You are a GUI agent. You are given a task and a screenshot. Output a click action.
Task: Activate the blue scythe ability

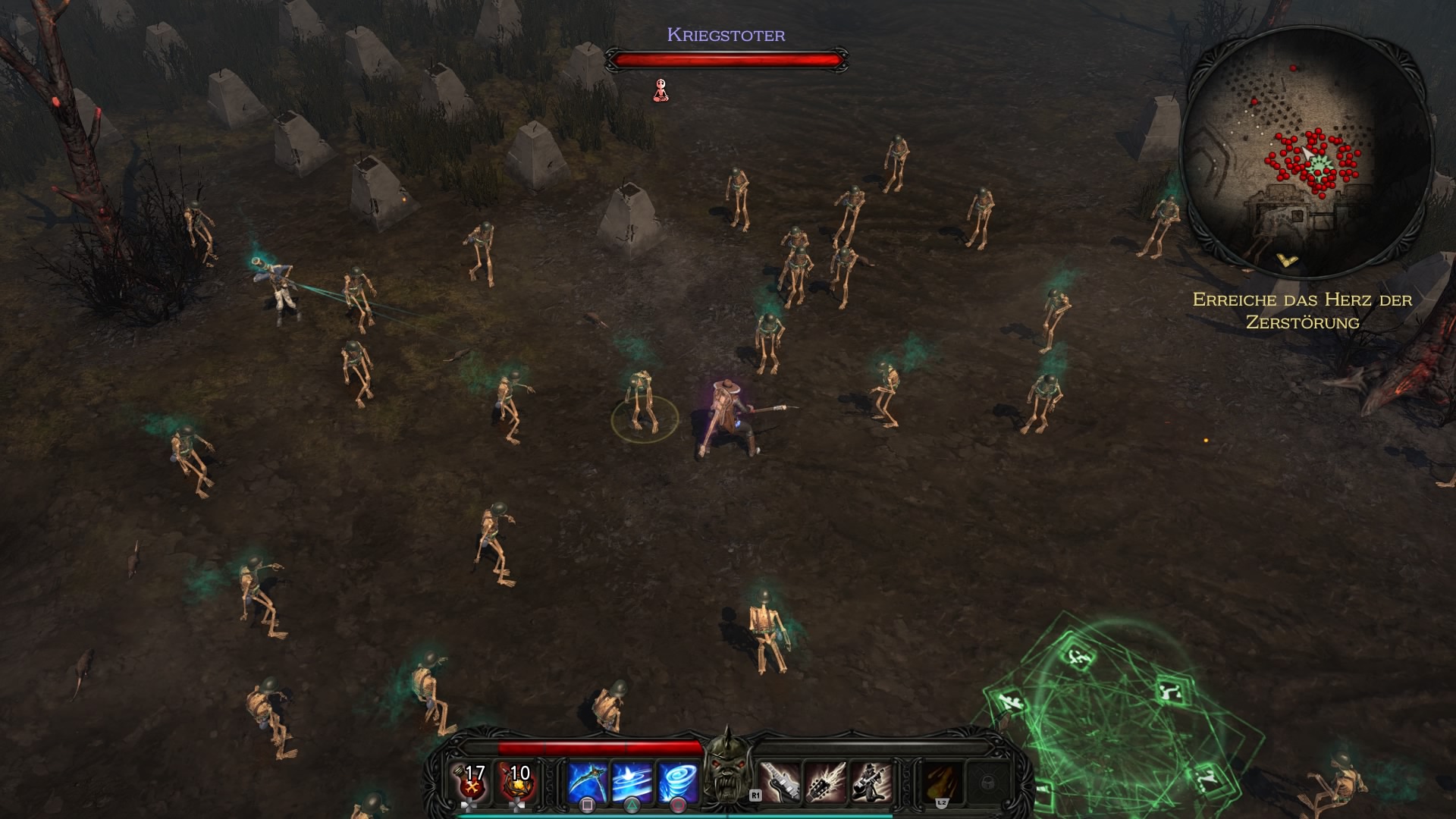tap(588, 782)
